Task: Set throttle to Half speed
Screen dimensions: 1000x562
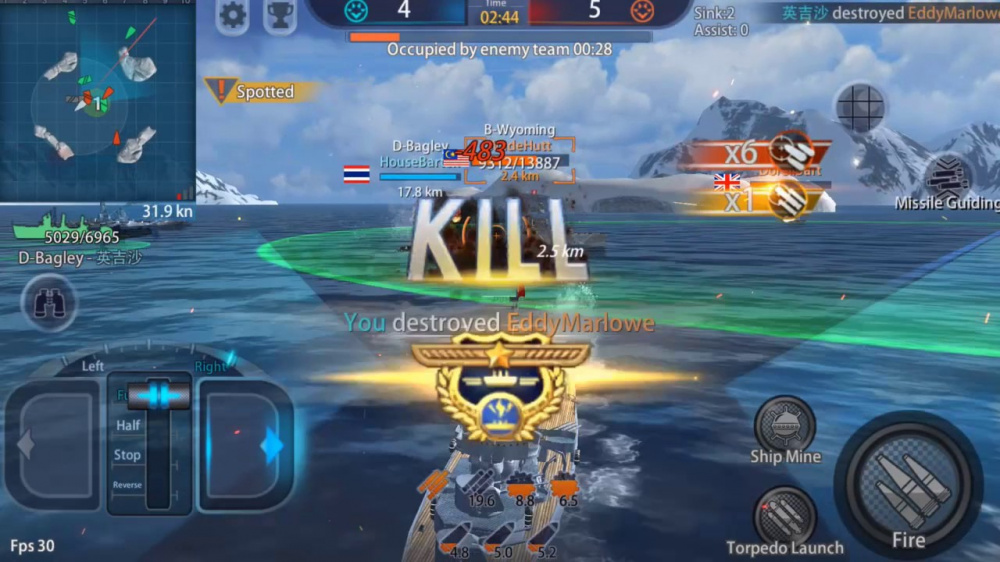Action: (x=129, y=425)
